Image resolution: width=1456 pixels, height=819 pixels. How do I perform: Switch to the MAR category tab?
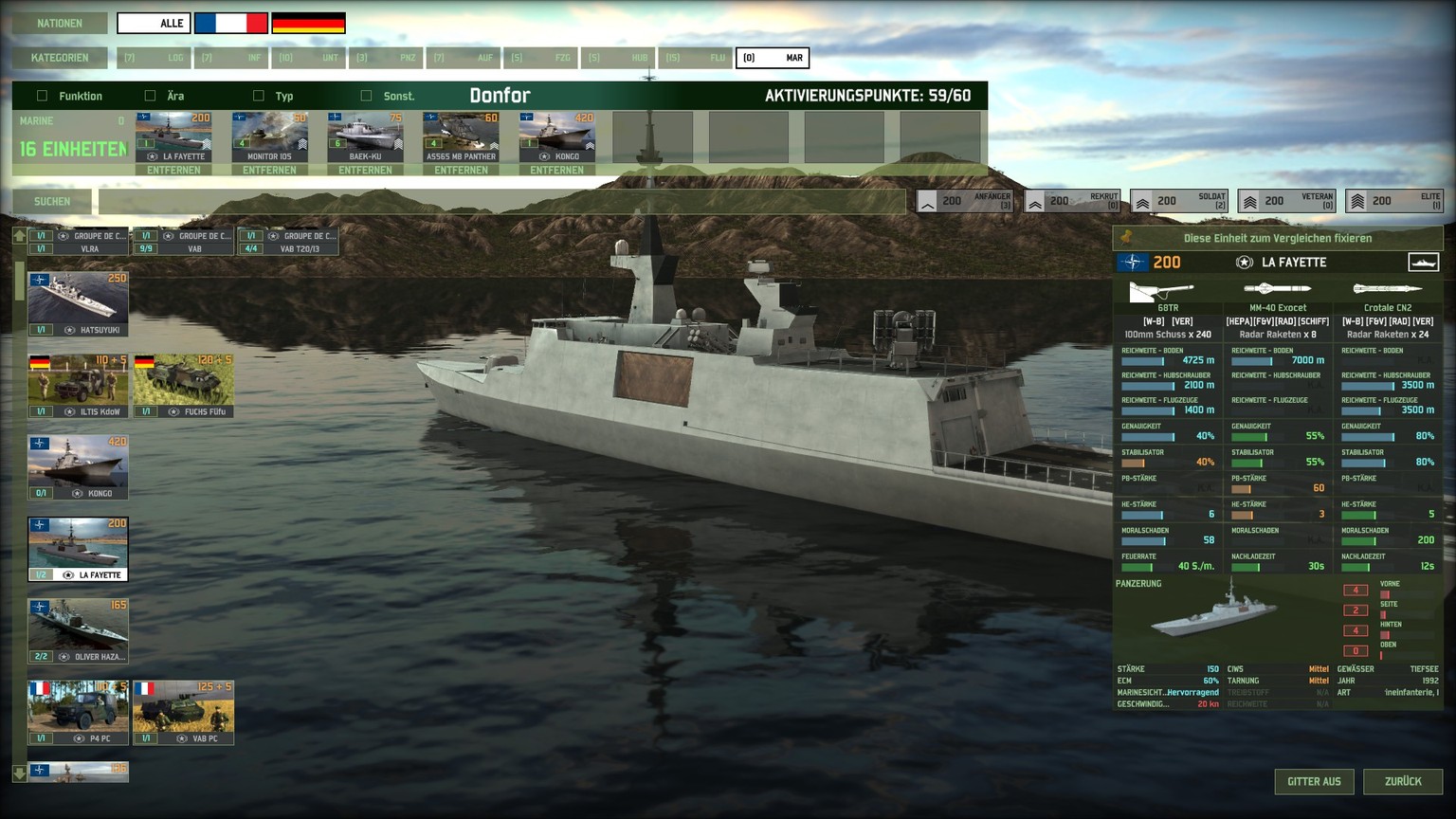[772, 58]
